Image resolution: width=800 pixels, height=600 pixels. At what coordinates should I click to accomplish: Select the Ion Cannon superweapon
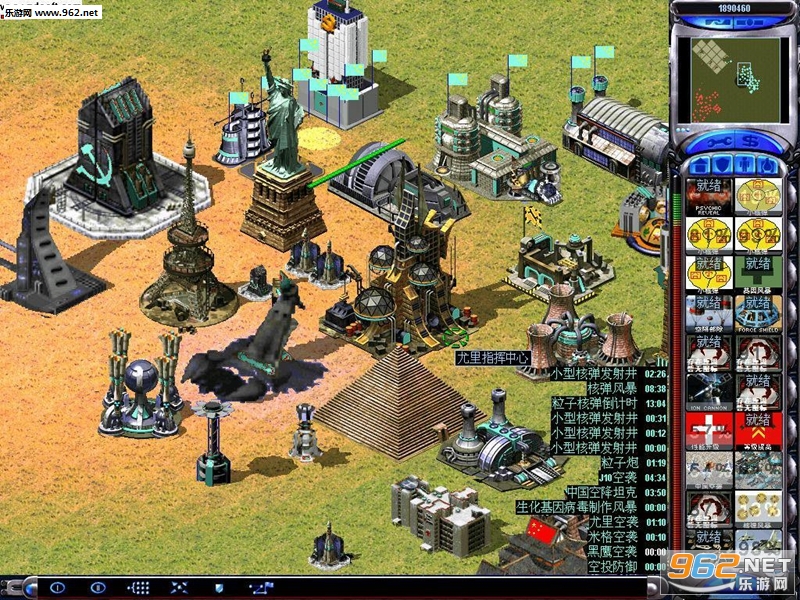coord(709,390)
